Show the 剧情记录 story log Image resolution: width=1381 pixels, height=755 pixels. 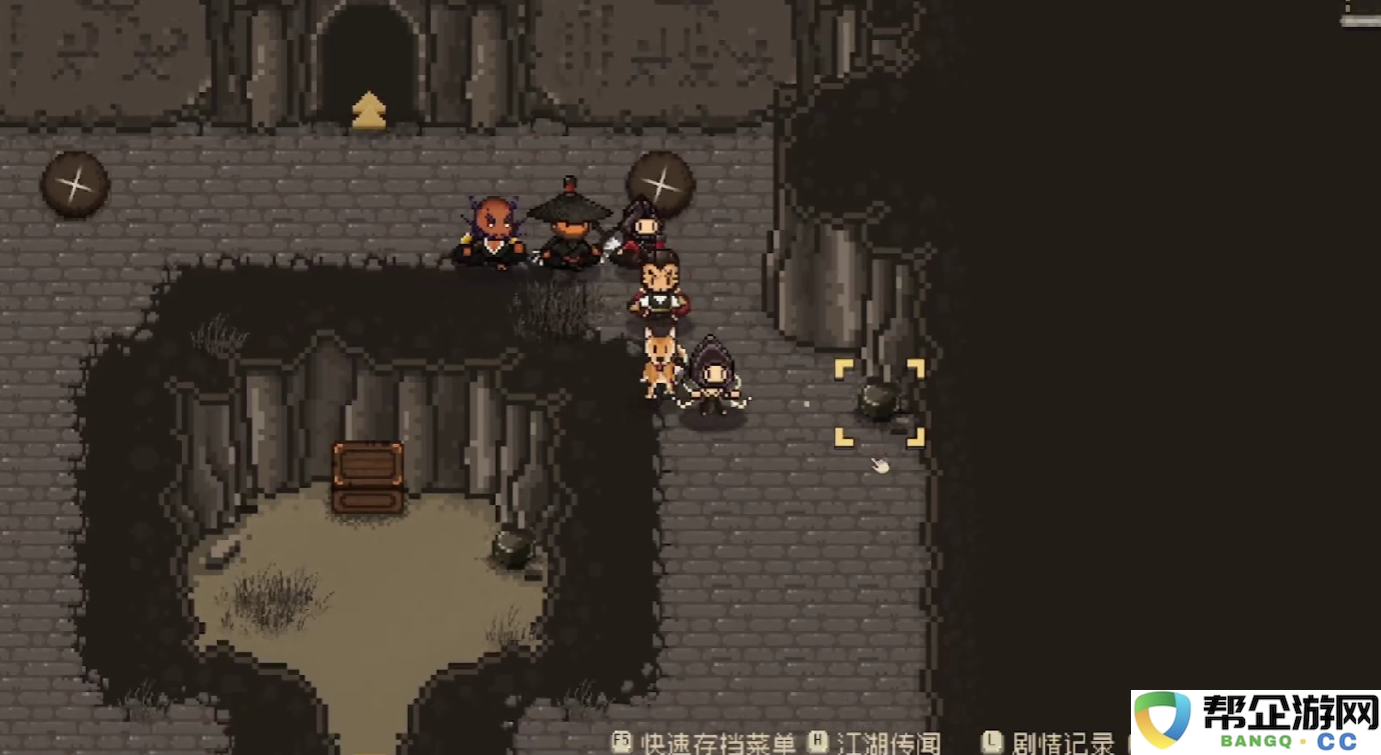coord(1062,743)
